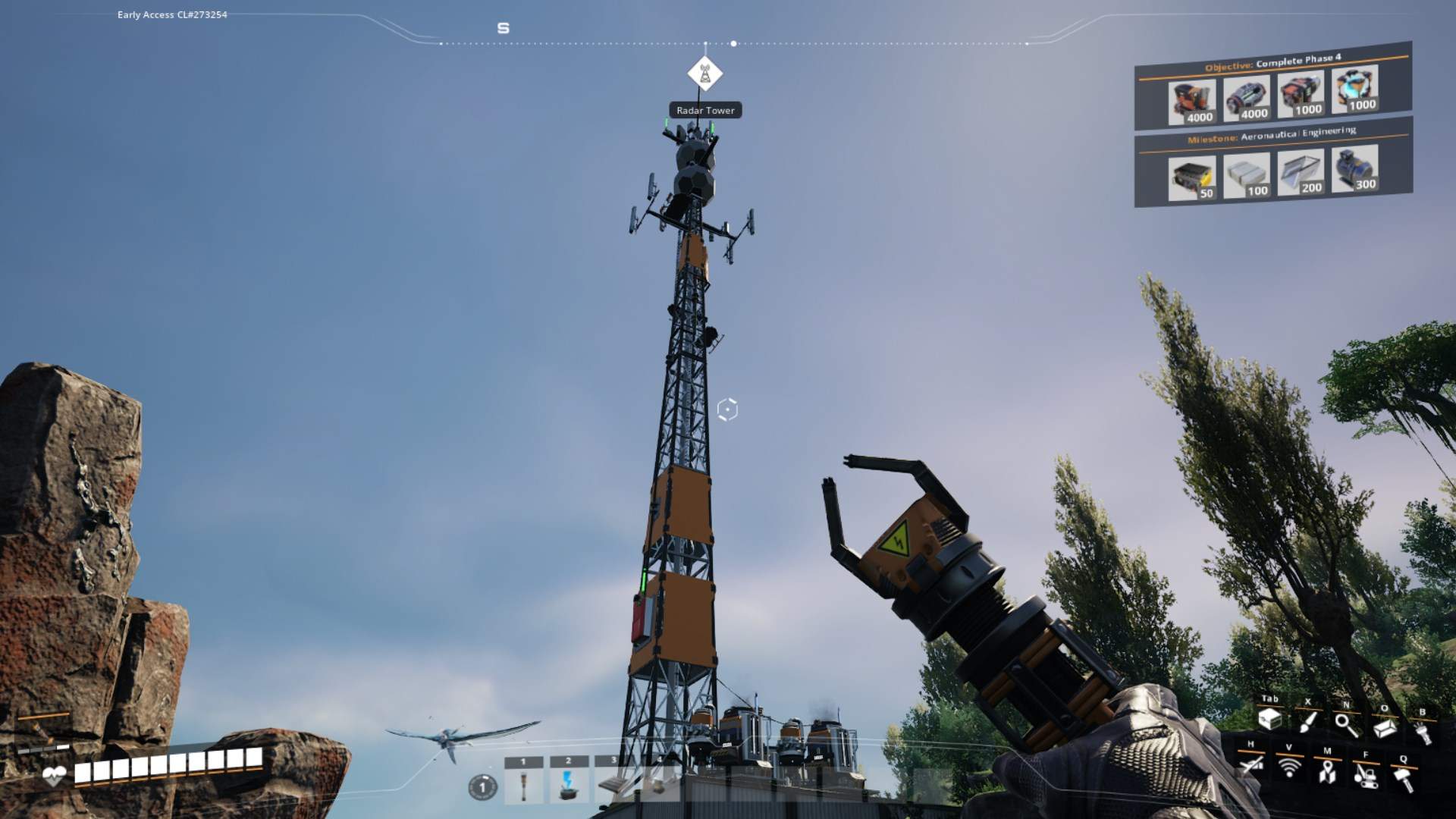Click the crossed-out hand holster icon
1456x819 pixels.
[1250, 764]
